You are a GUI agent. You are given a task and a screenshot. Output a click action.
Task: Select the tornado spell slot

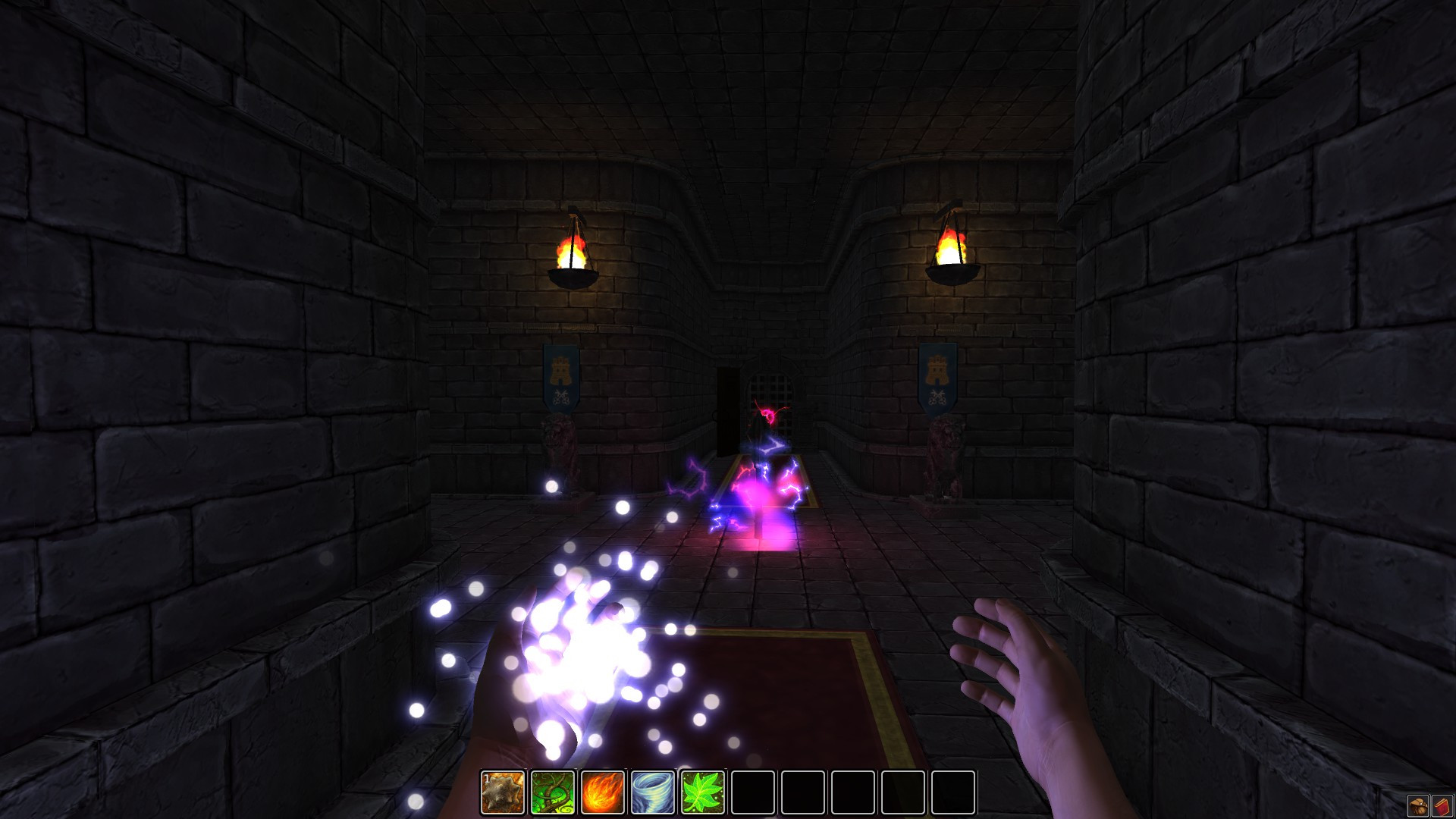(x=653, y=792)
